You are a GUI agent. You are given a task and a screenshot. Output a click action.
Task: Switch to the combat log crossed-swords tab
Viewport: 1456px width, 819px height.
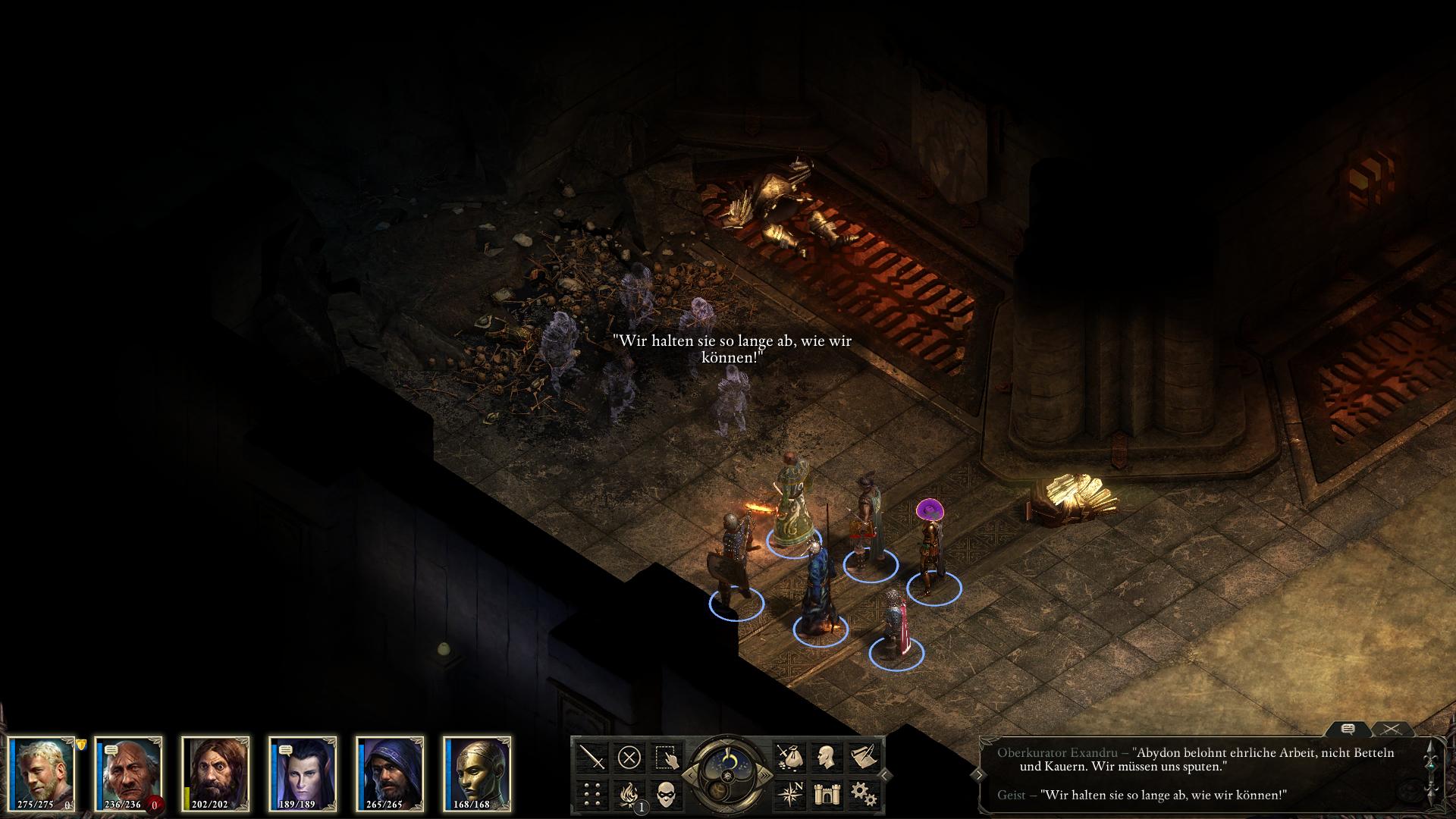(1390, 730)
